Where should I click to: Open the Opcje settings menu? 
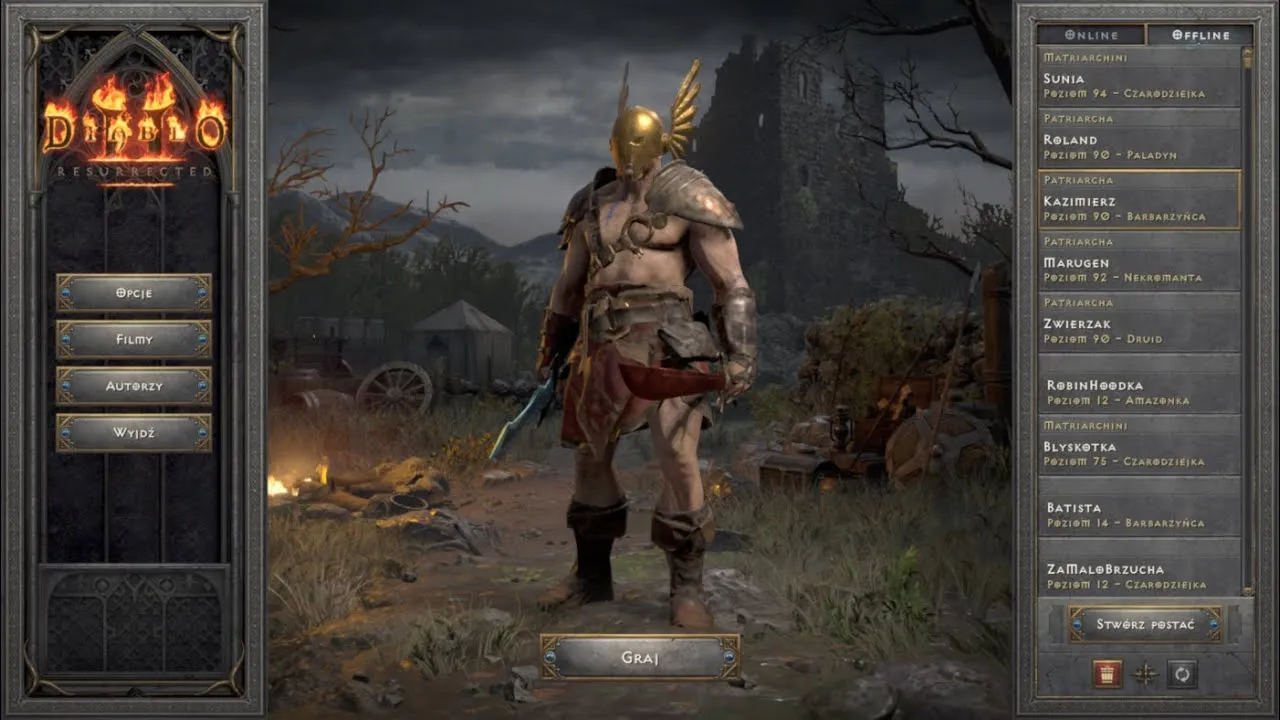[x=133, y=293]
